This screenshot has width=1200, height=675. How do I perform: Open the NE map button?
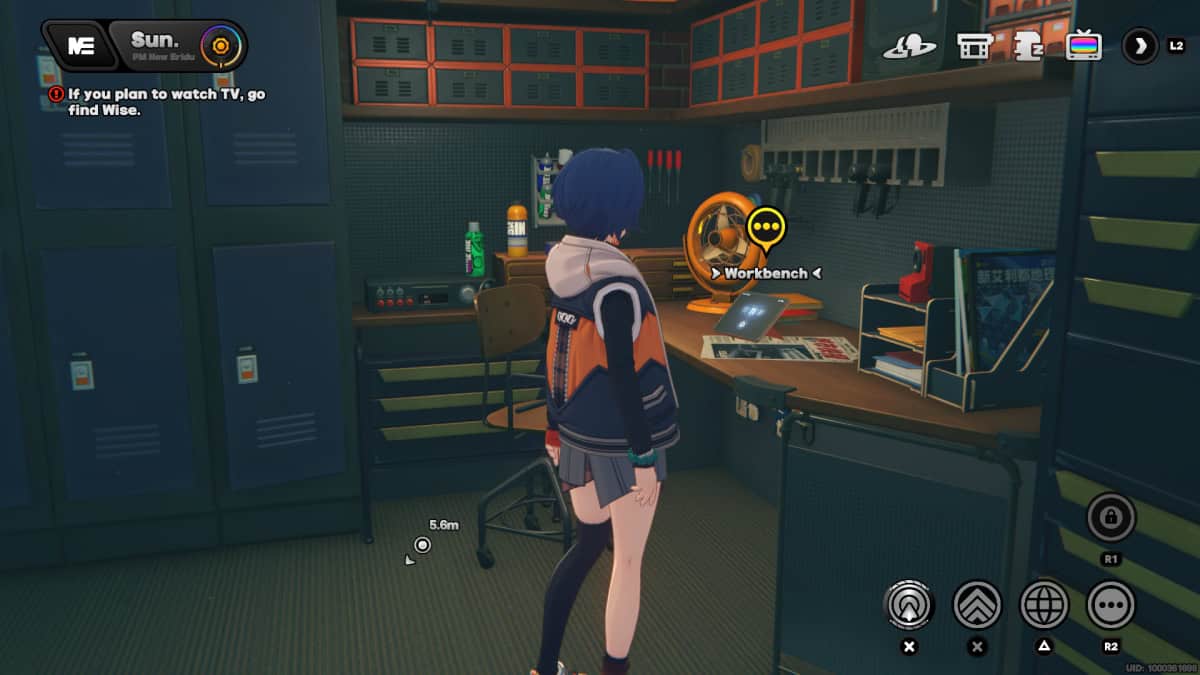(81, 47)
